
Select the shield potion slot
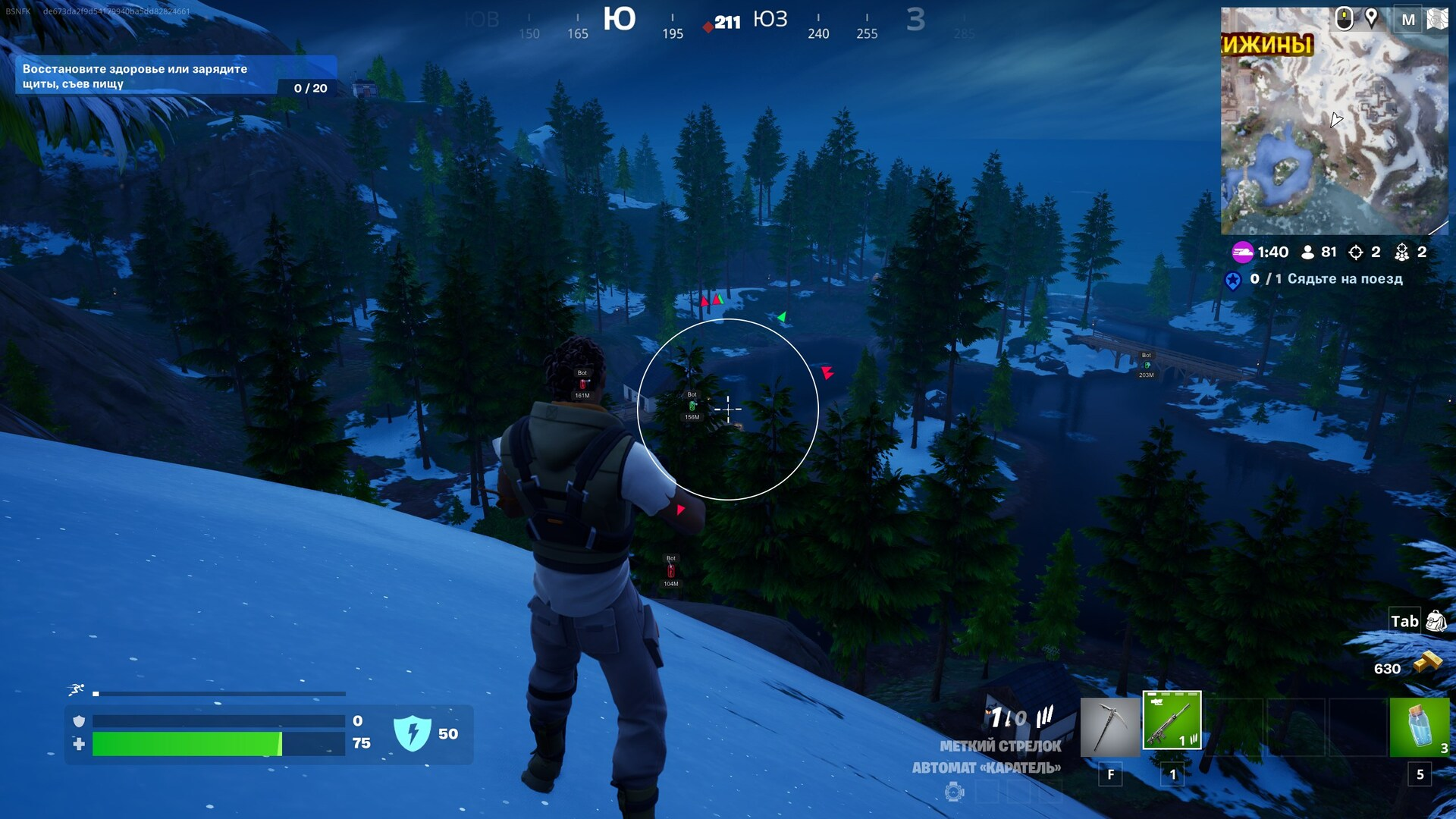1419,727
